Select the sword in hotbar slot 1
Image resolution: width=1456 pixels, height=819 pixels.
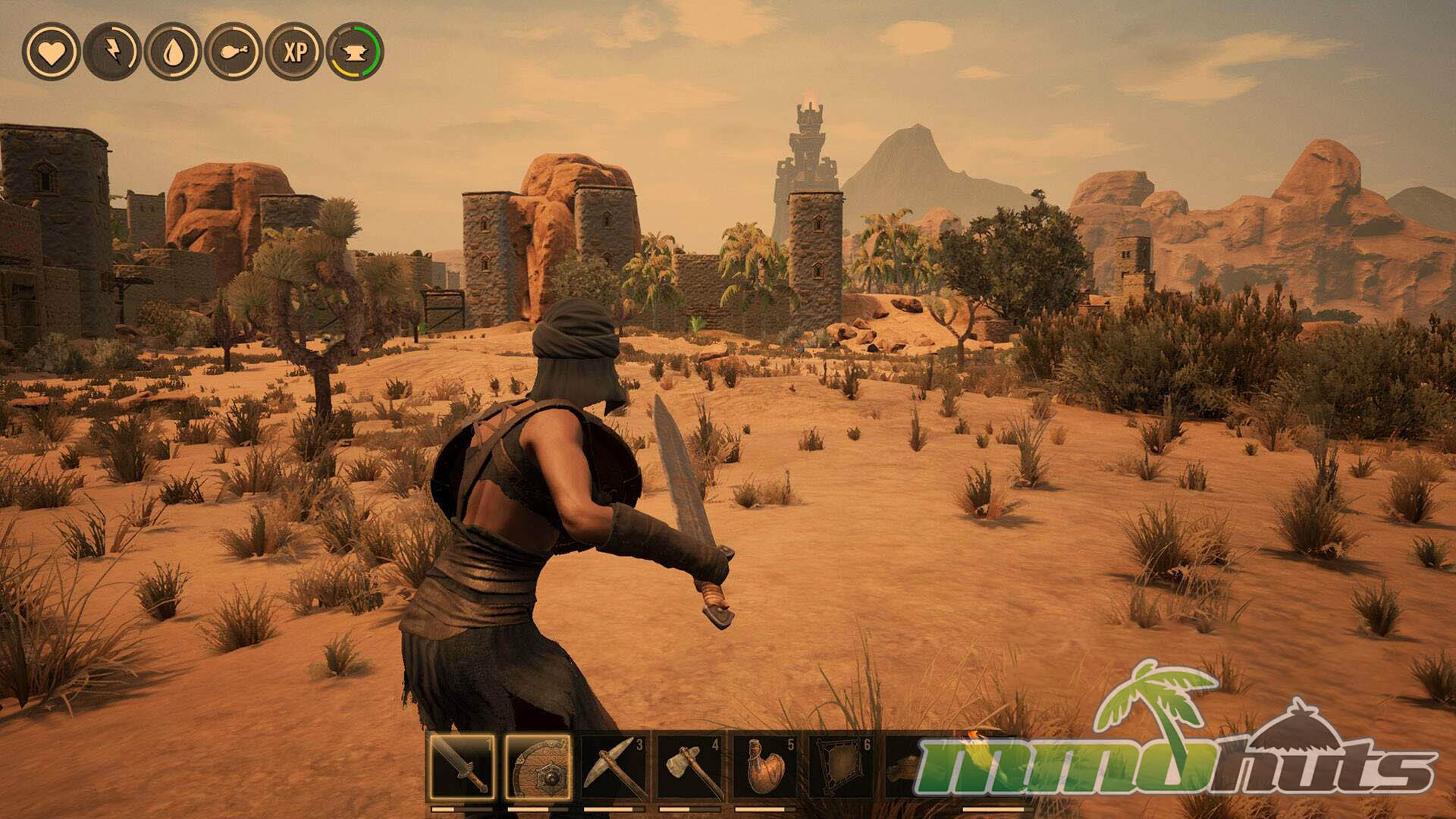[x=461, y=767]
